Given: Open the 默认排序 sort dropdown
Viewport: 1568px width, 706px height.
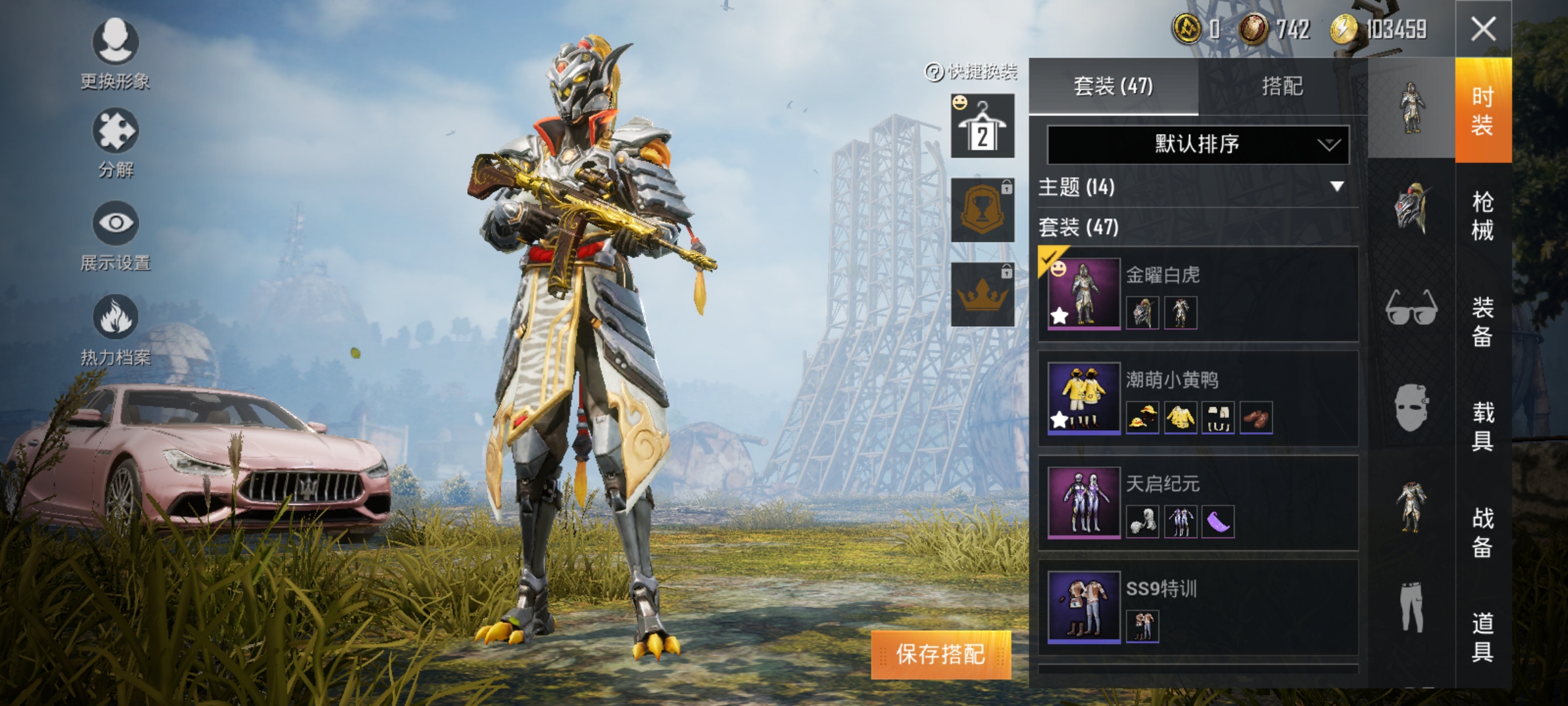Looking at the screenshot, I should tap(1198, 144).
